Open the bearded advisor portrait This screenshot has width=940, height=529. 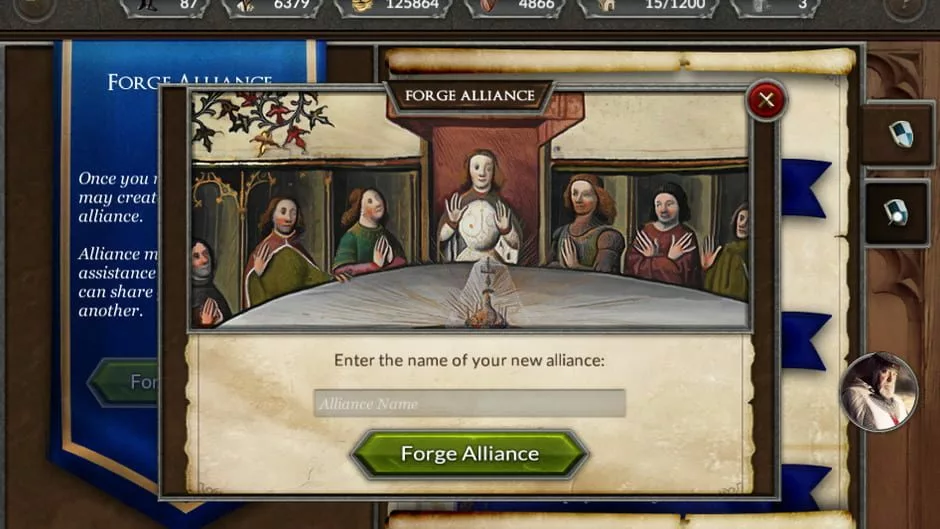point(879,391)
